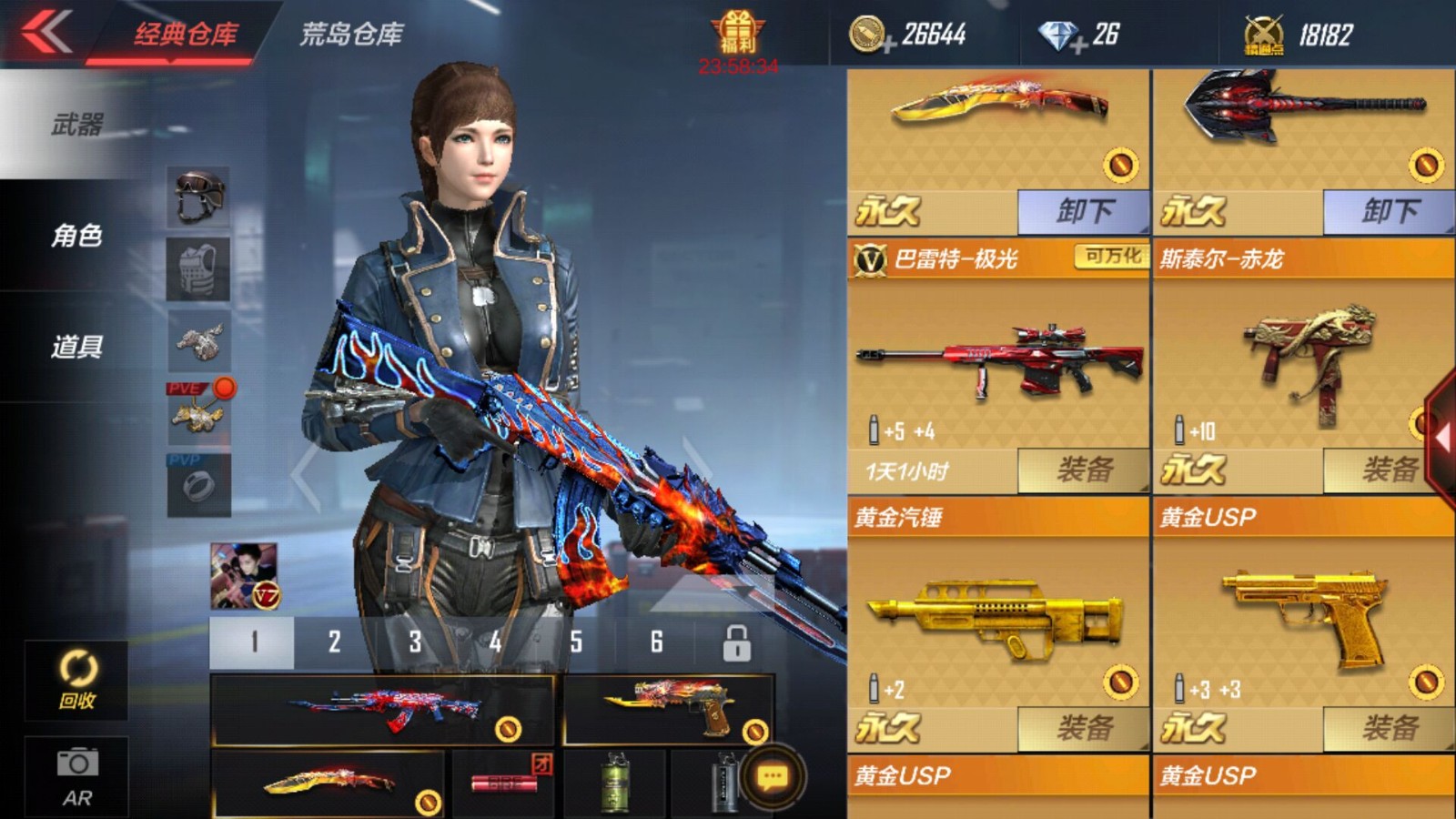Tap the padlock on the locked loadout slot
The height and width of the screenshot is (819, 1456).
735,642
